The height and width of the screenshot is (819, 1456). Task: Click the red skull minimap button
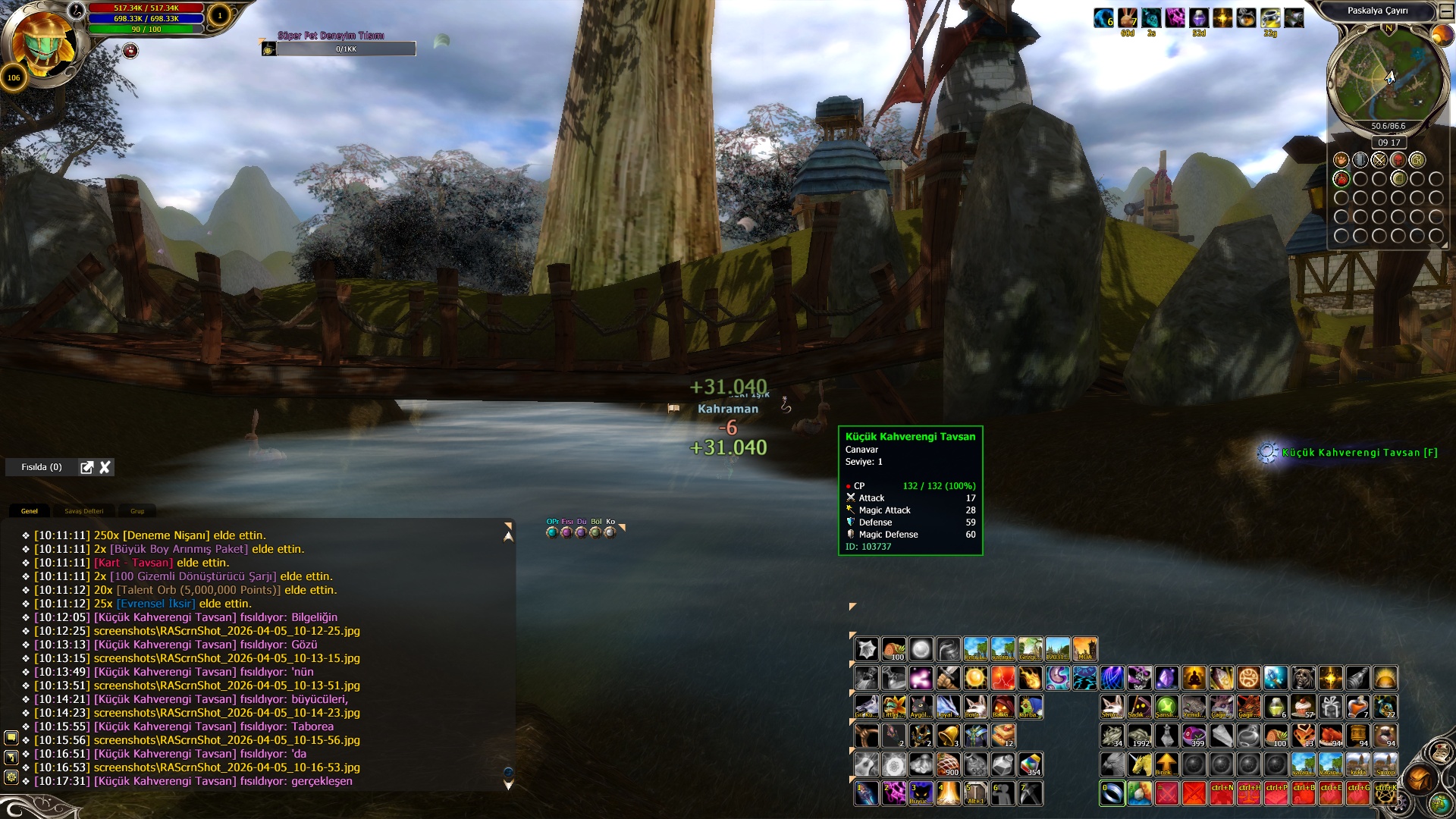tap(1398, 160)
